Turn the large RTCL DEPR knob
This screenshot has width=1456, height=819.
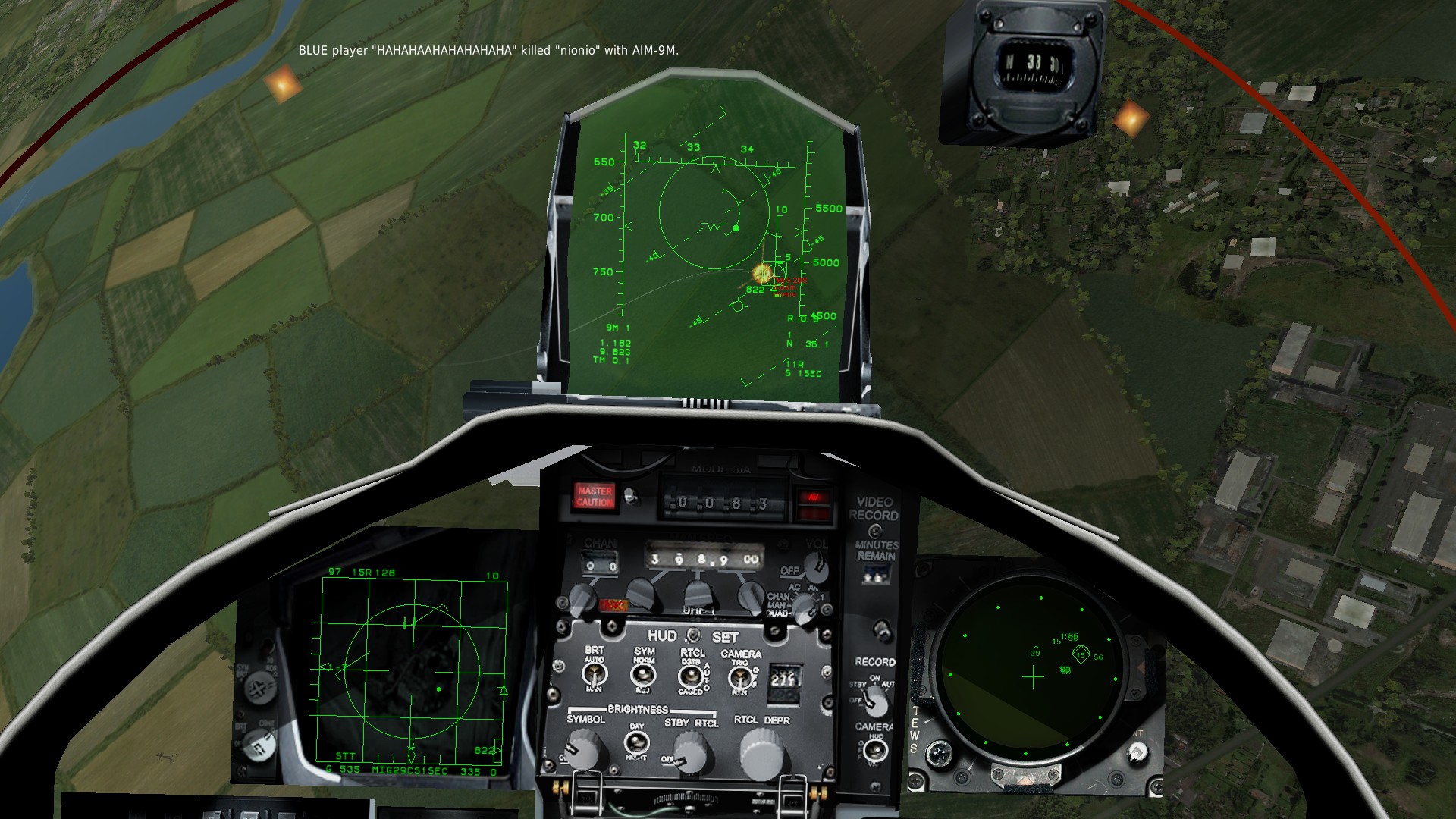(x=761, y=753)
